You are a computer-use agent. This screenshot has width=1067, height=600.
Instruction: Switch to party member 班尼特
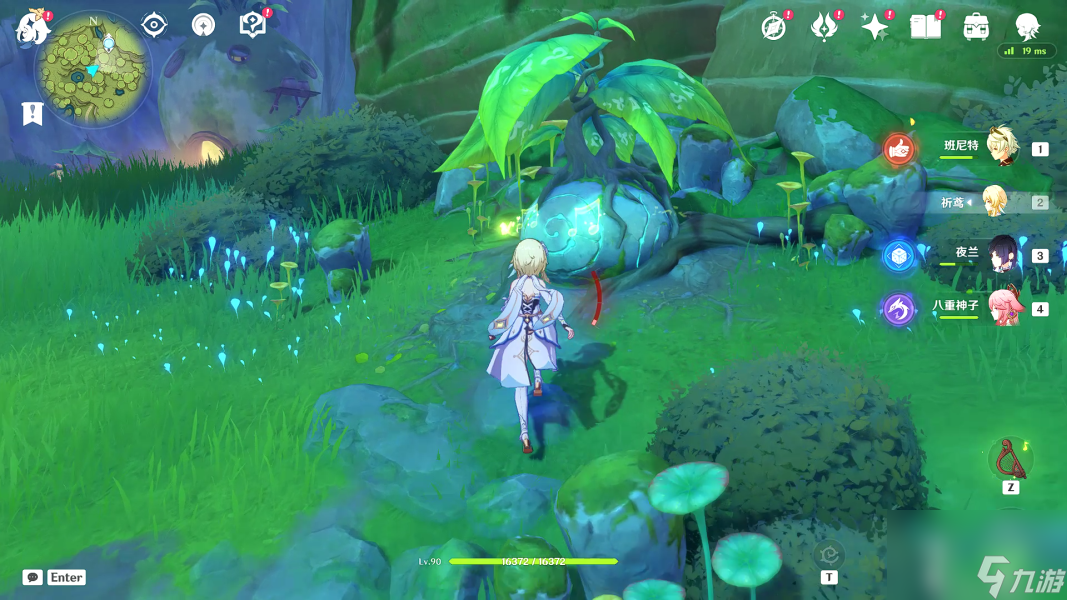pyautogui.click(x=999, y=147)
